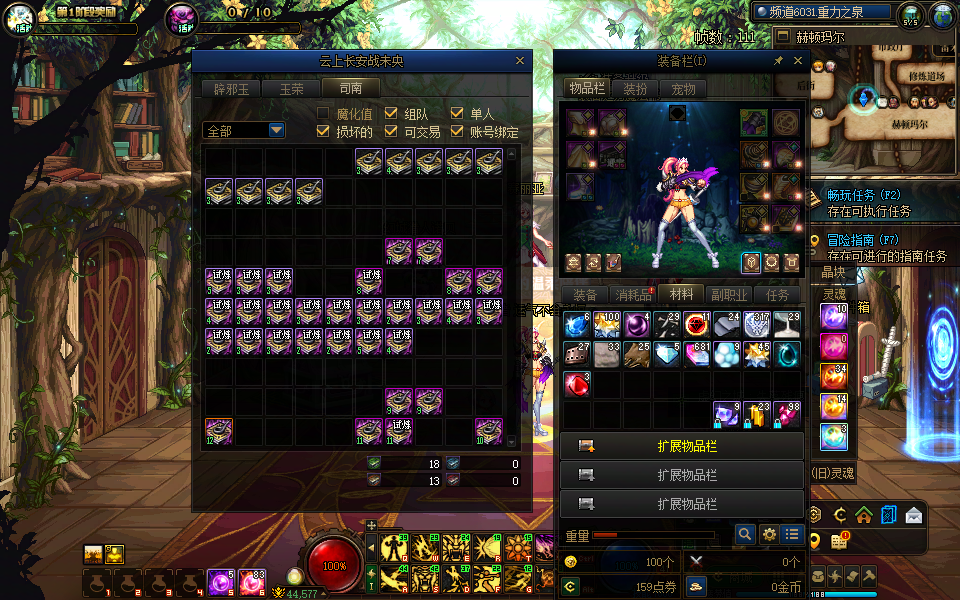This screenshot has height=600, width=960.
Task: Open the 全部 filter dropdown
Action: [x=276, y=130]
